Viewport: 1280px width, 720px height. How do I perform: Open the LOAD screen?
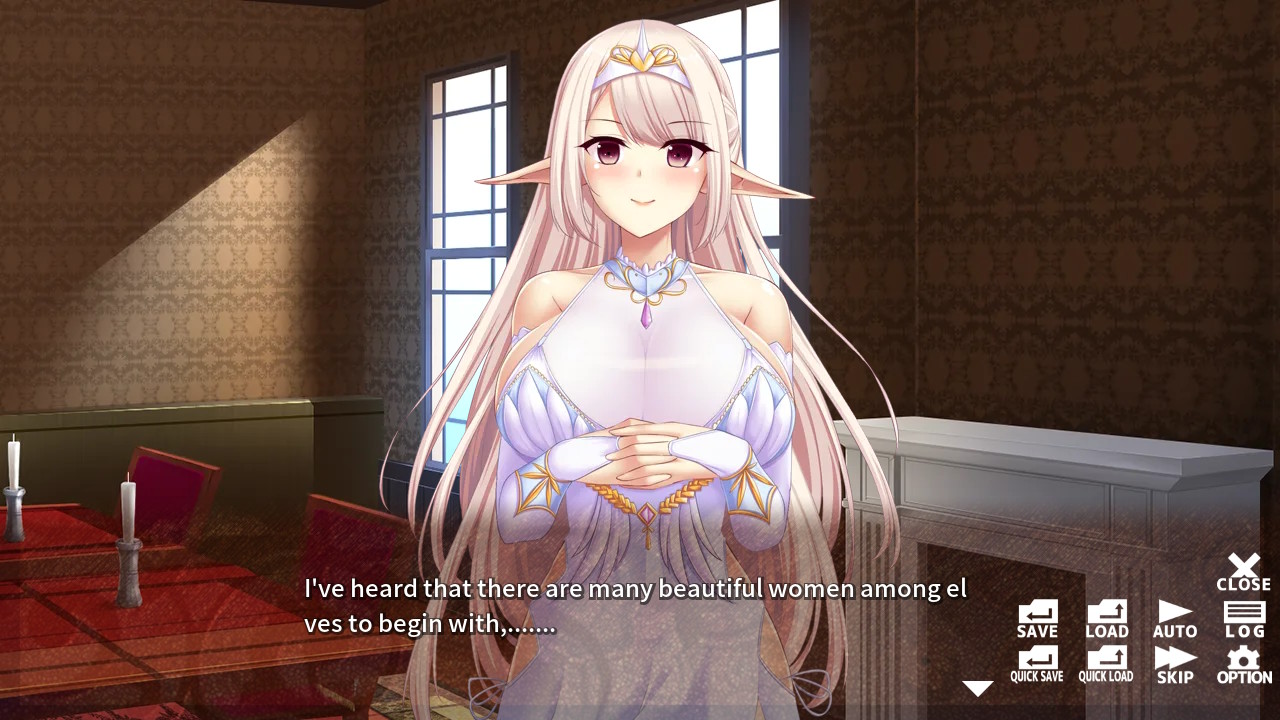point(1106,614)
